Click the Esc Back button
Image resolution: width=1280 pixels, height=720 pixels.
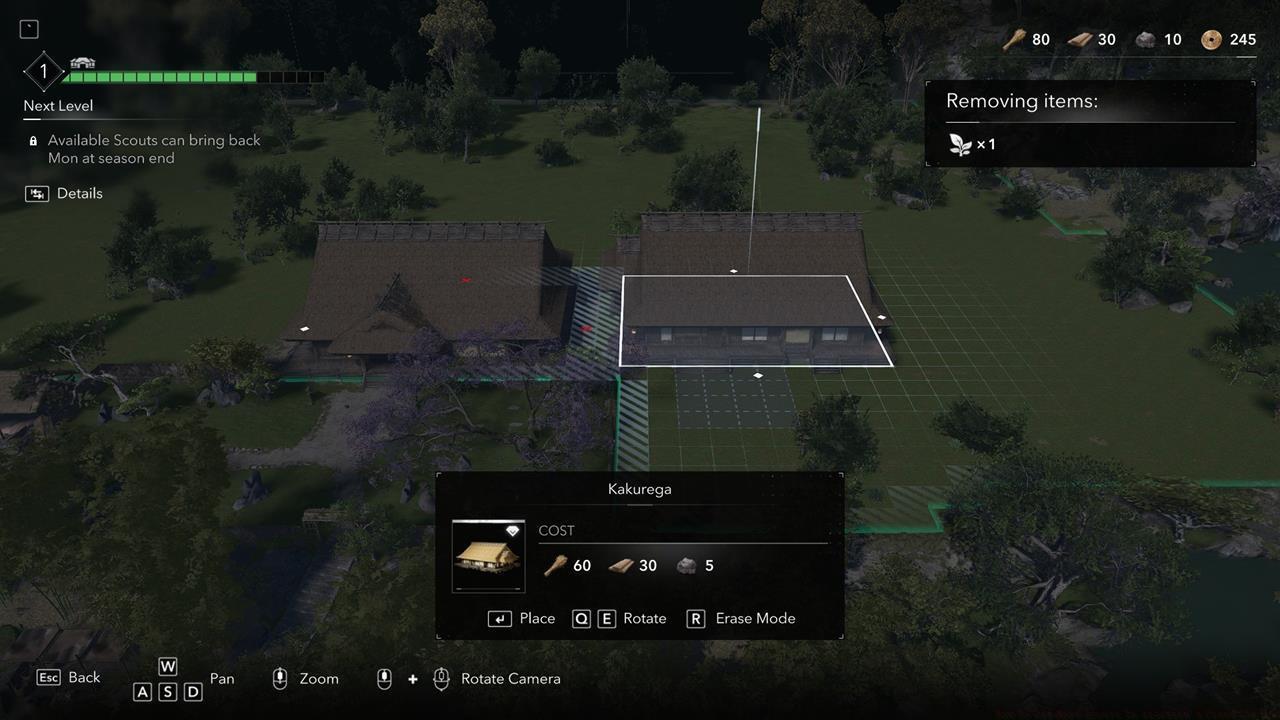click(x=49, y=677)
